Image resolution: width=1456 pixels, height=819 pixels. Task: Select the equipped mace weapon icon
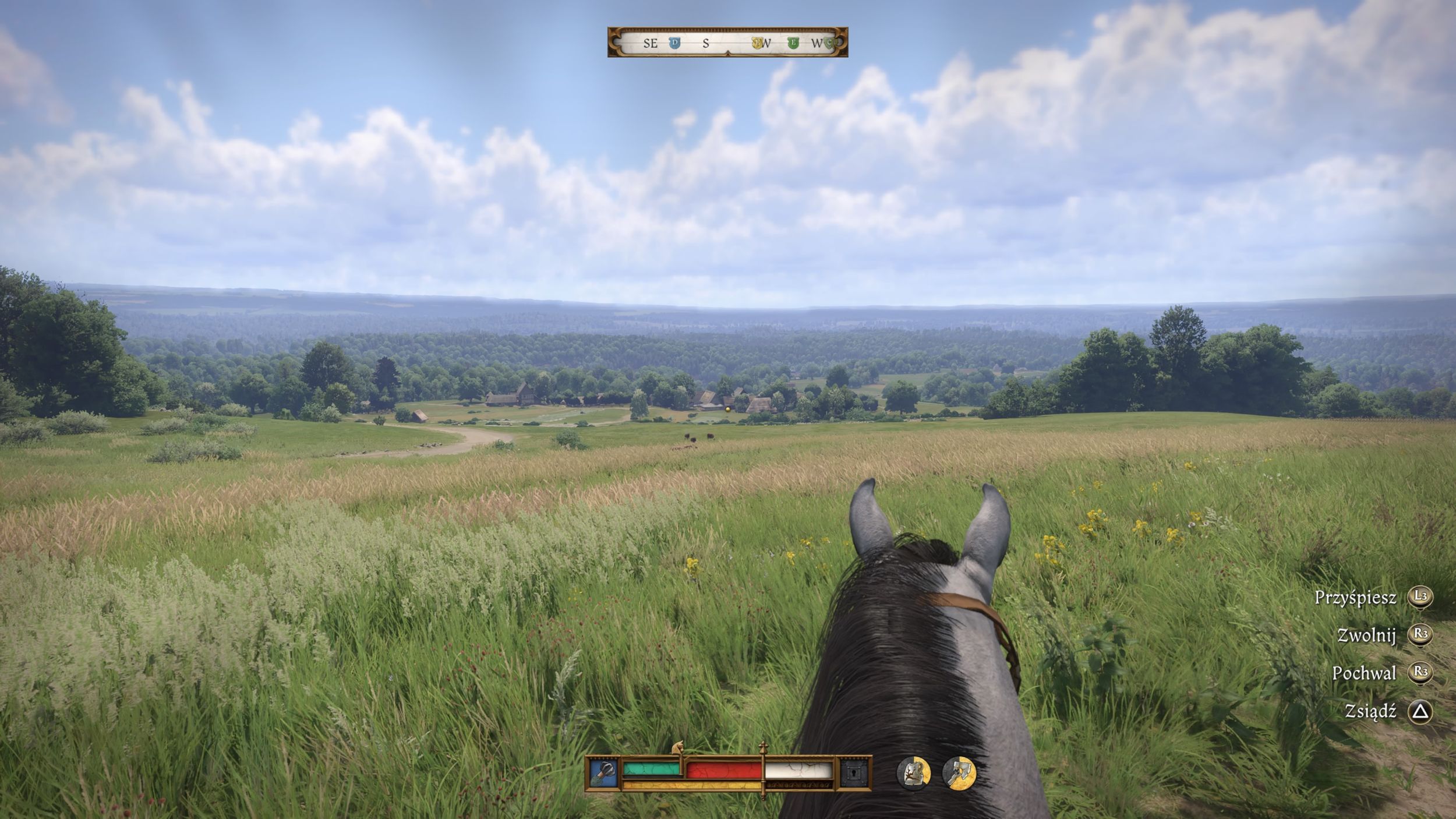(x=604, y=774)
